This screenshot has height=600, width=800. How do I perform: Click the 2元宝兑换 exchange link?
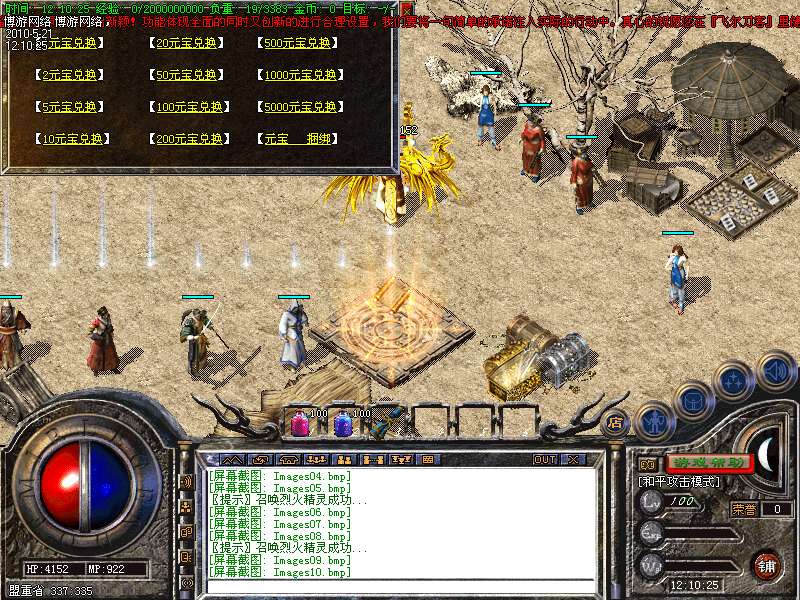[x=69, y=75]
